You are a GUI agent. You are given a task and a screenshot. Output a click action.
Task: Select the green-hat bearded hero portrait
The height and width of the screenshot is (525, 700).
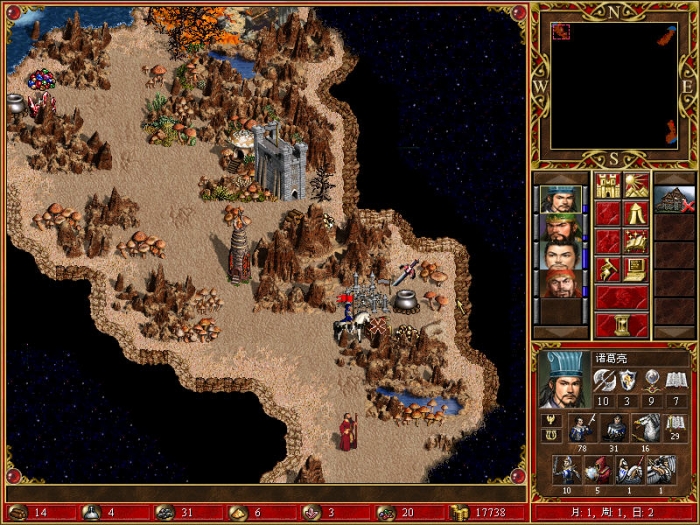tap(561, 227)
